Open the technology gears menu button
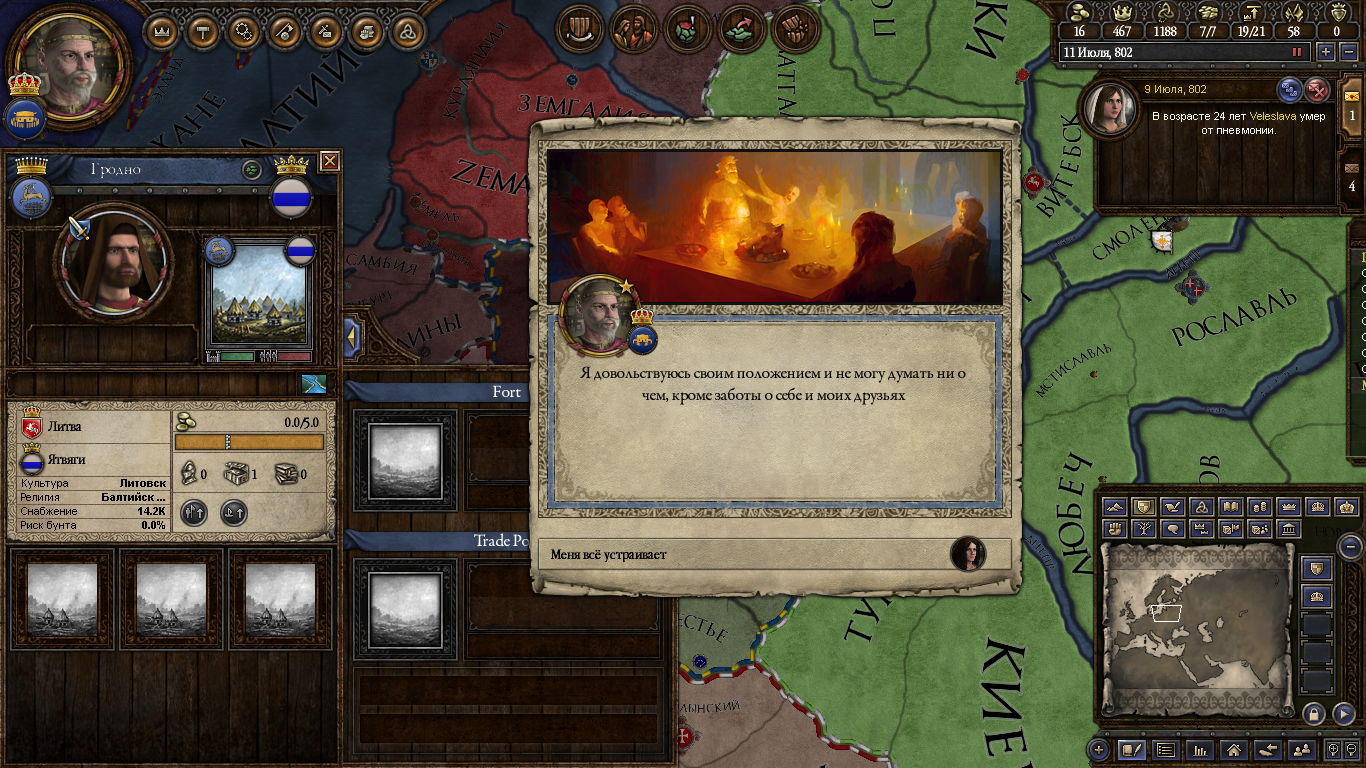The height and width of the screenshot is (768, 1366). [x=244, y=31]
